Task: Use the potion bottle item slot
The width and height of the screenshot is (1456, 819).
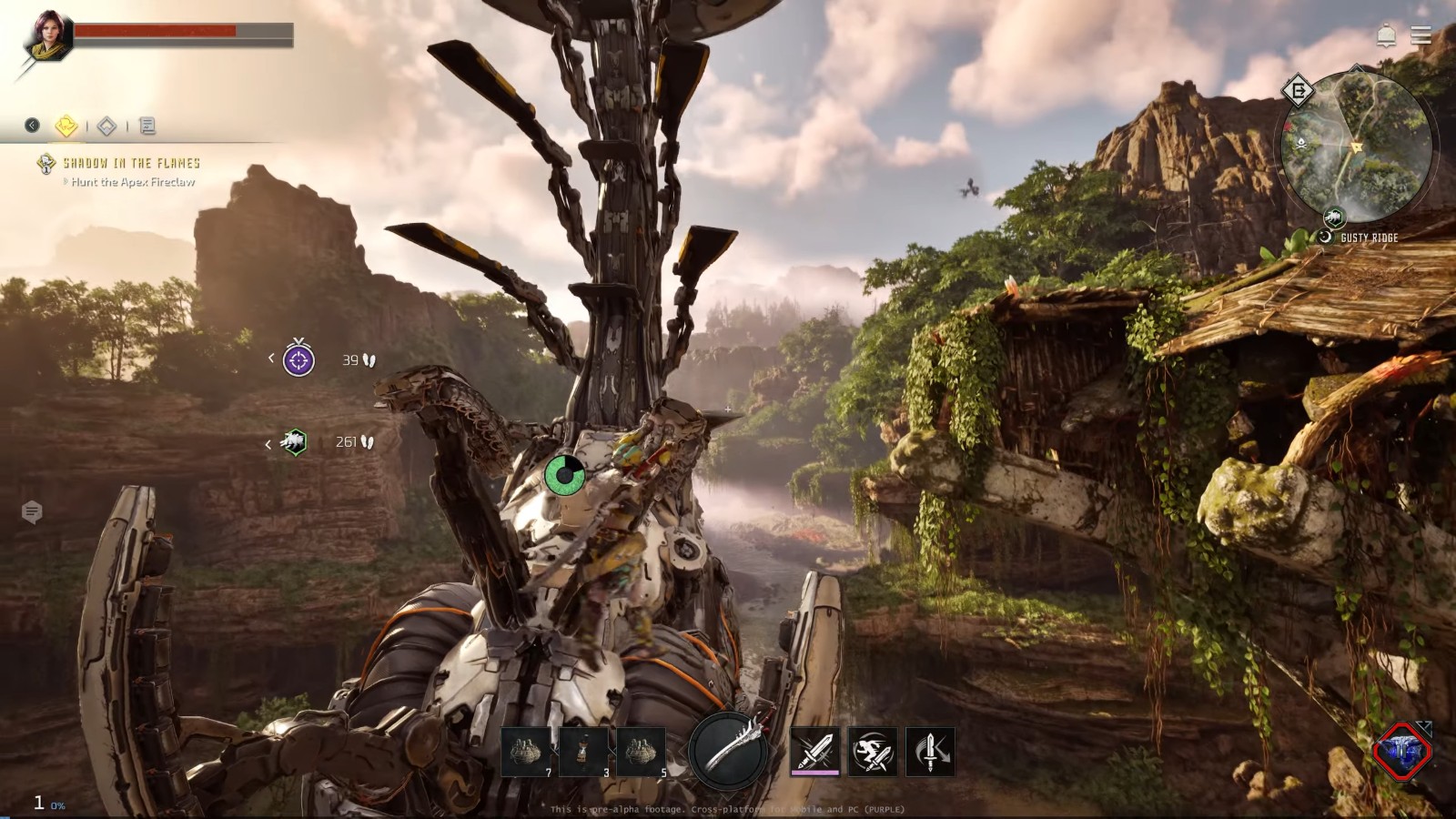Action: [x=584, y=752]
